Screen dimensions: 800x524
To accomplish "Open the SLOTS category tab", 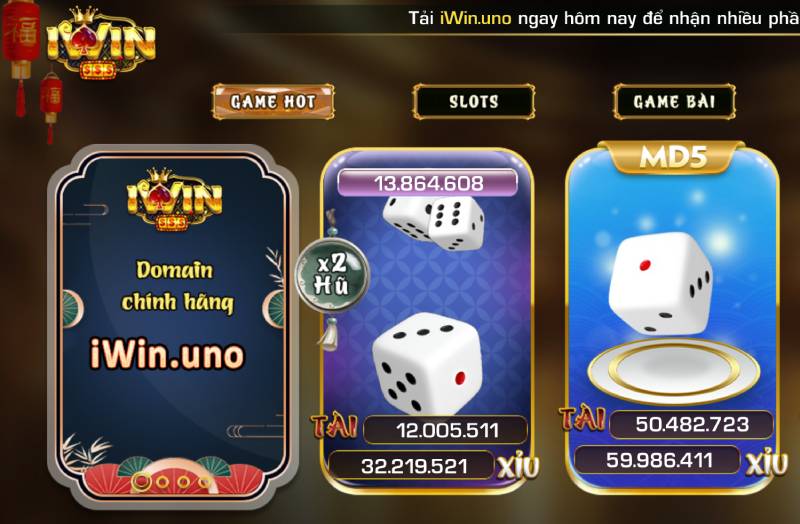I will click(x=473, y=101).
